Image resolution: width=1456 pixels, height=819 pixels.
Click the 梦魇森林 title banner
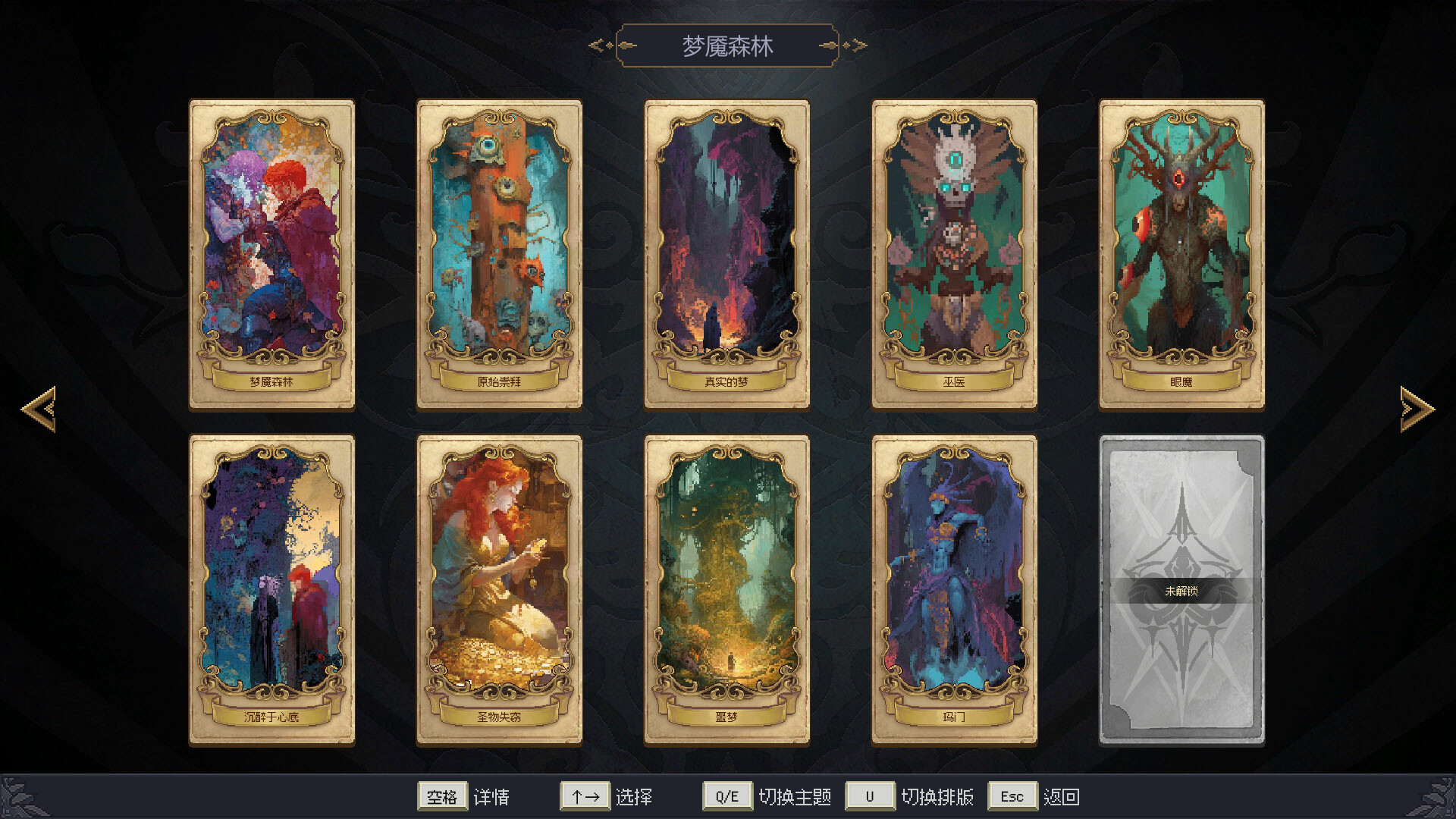pos(727,45)
